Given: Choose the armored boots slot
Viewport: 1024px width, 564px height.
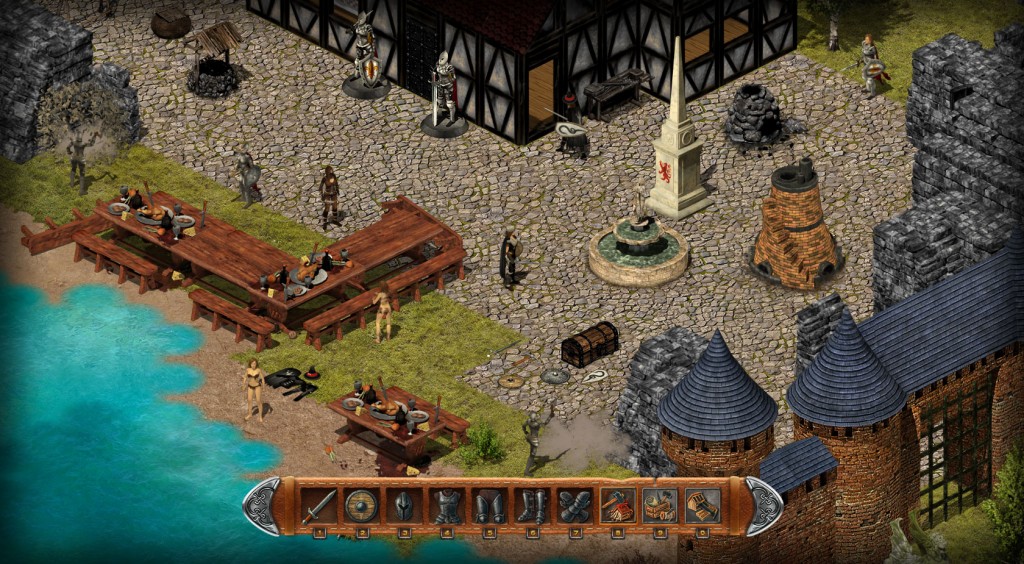Looking at the screenshot, I should (x=532, y=506).
